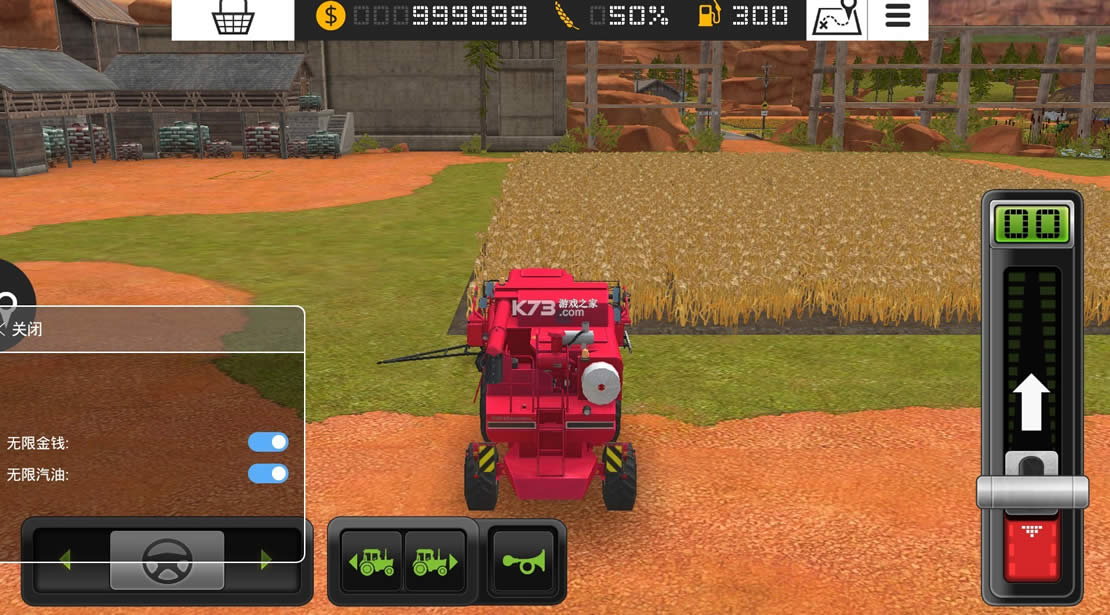The width and height of the screenshot is (1110, 615).
Task: Sound the horn button
Action: [523, 561]
